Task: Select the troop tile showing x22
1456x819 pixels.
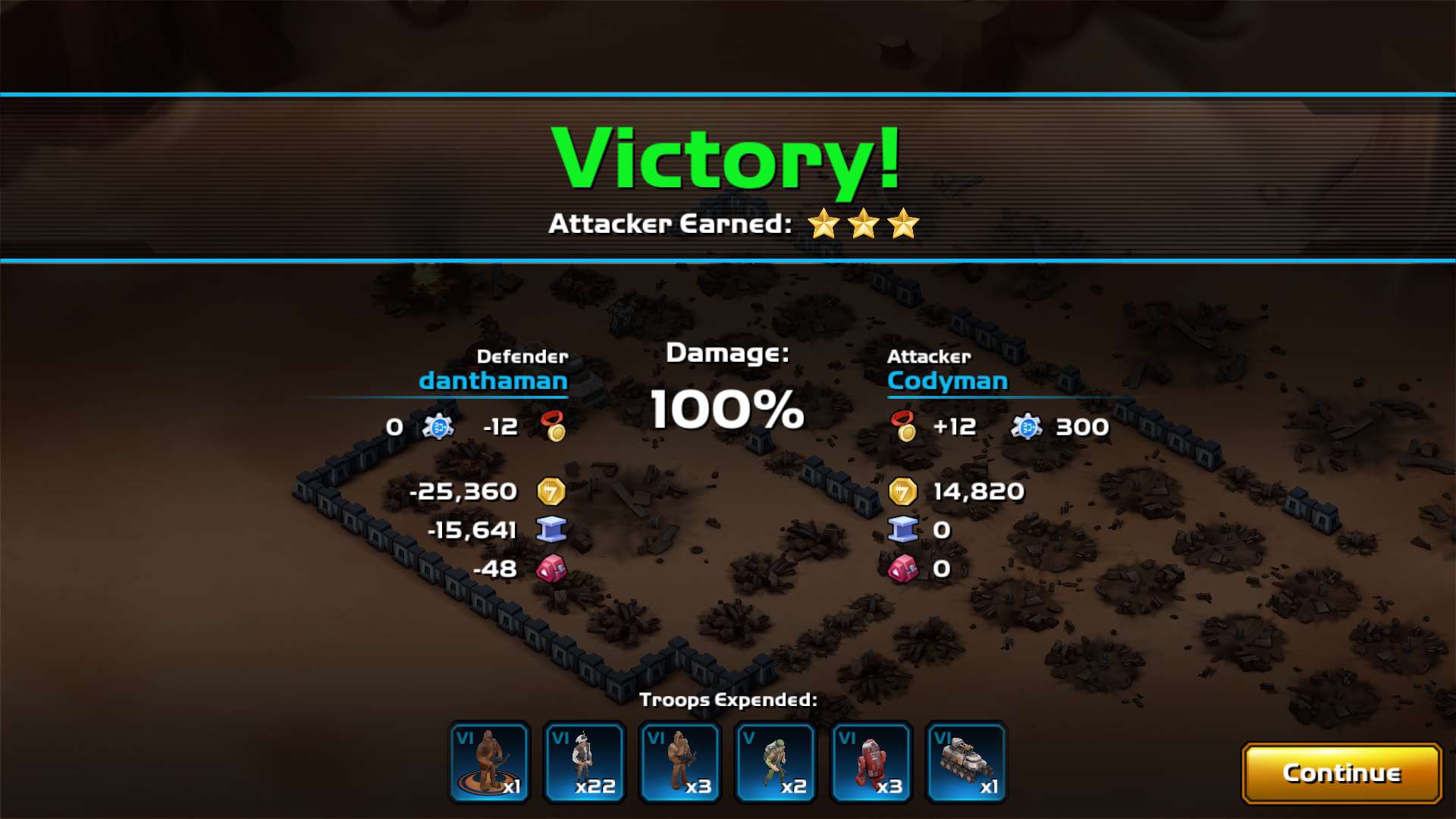Action: coord(584,762)
